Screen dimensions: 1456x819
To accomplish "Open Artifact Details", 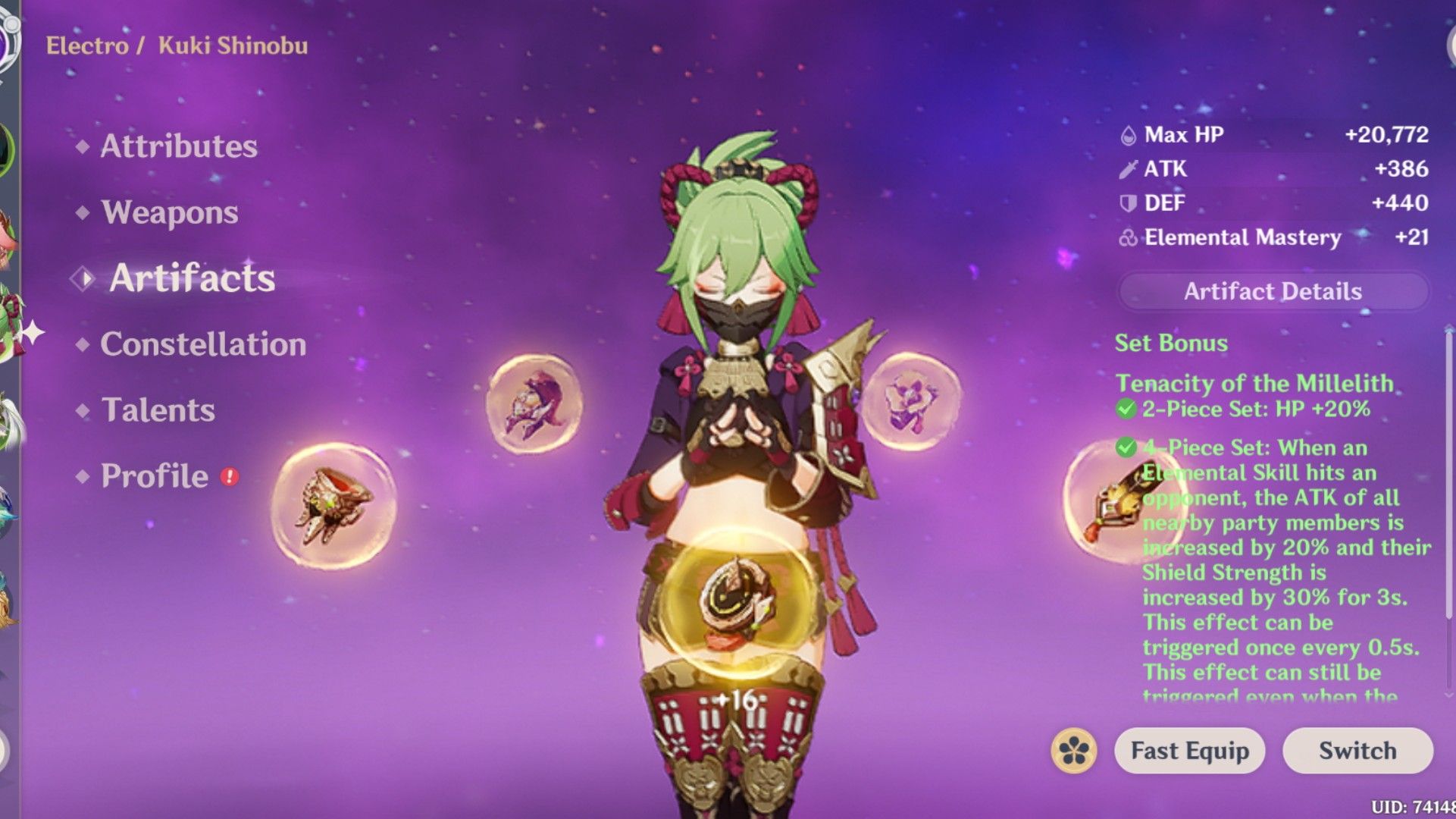I will [1272, 291].
